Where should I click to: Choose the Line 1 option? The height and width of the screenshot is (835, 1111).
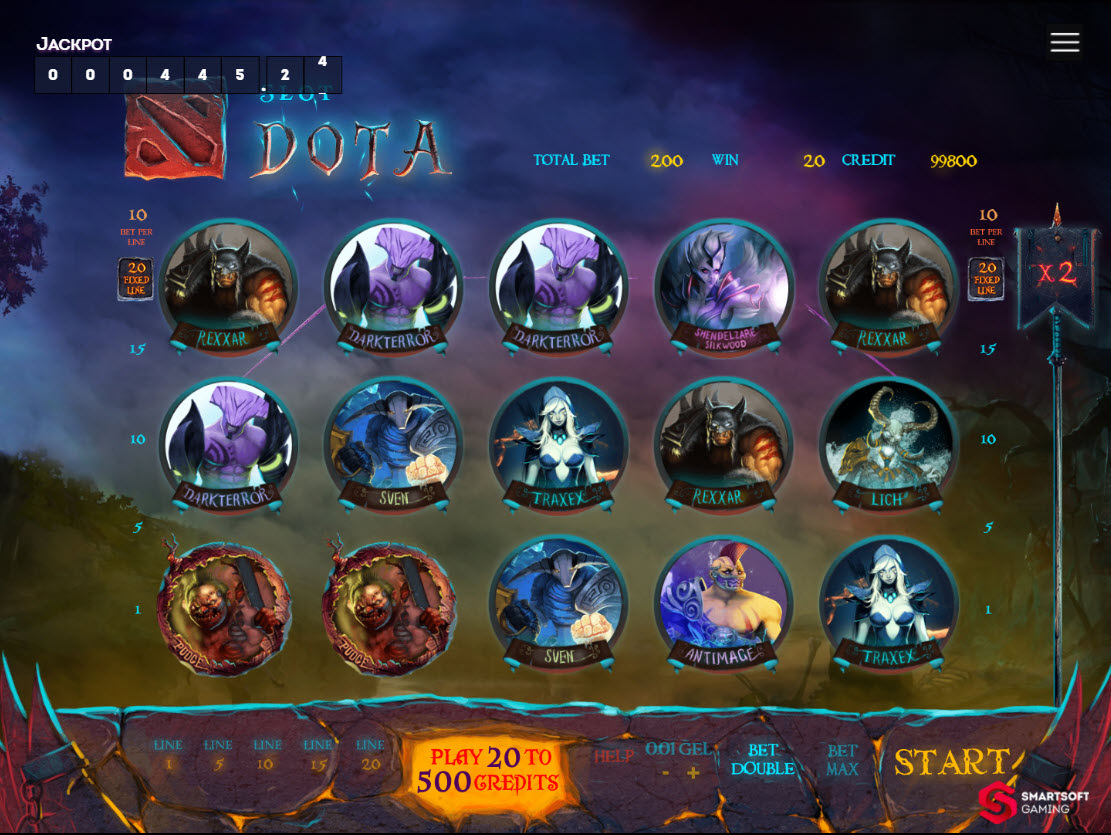click(168, 754)
